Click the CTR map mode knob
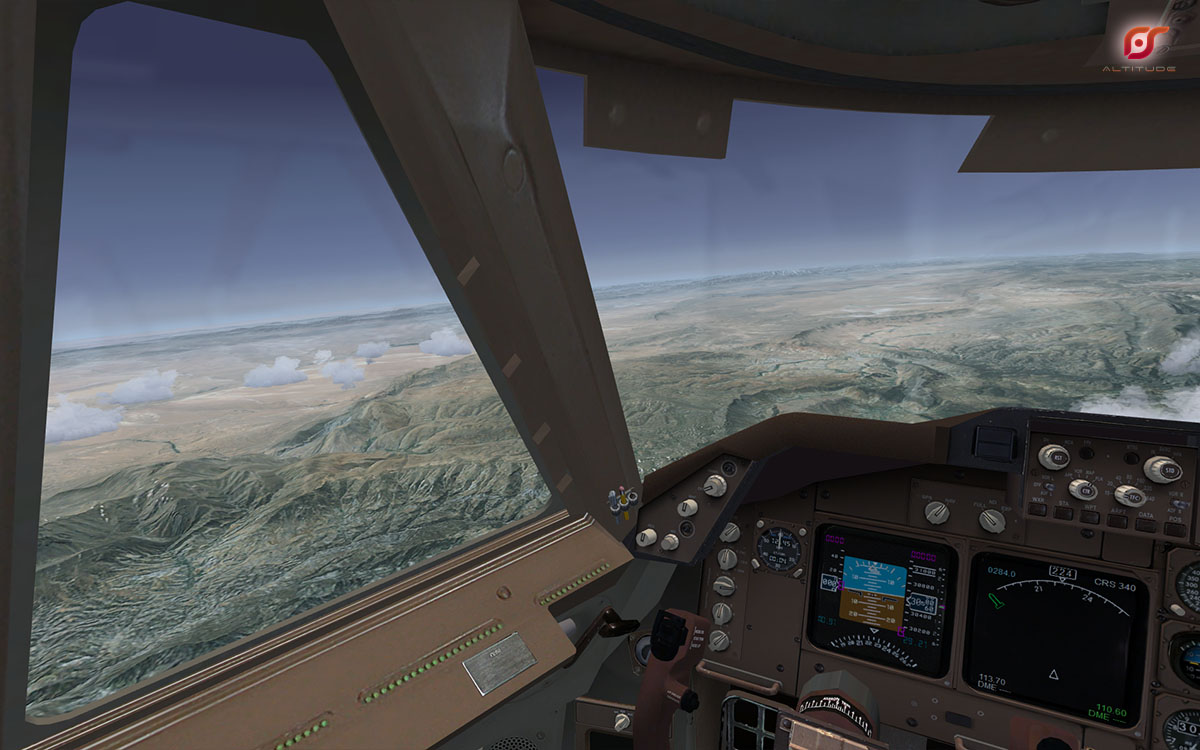 pos(1081,489)
